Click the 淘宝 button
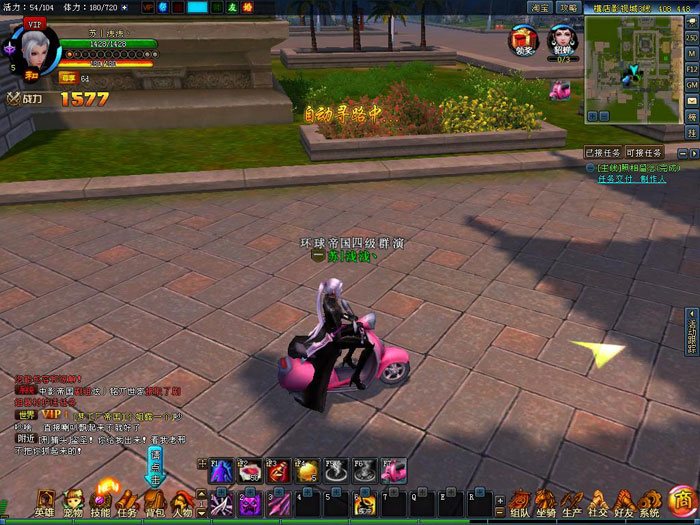 click(540, 7)
